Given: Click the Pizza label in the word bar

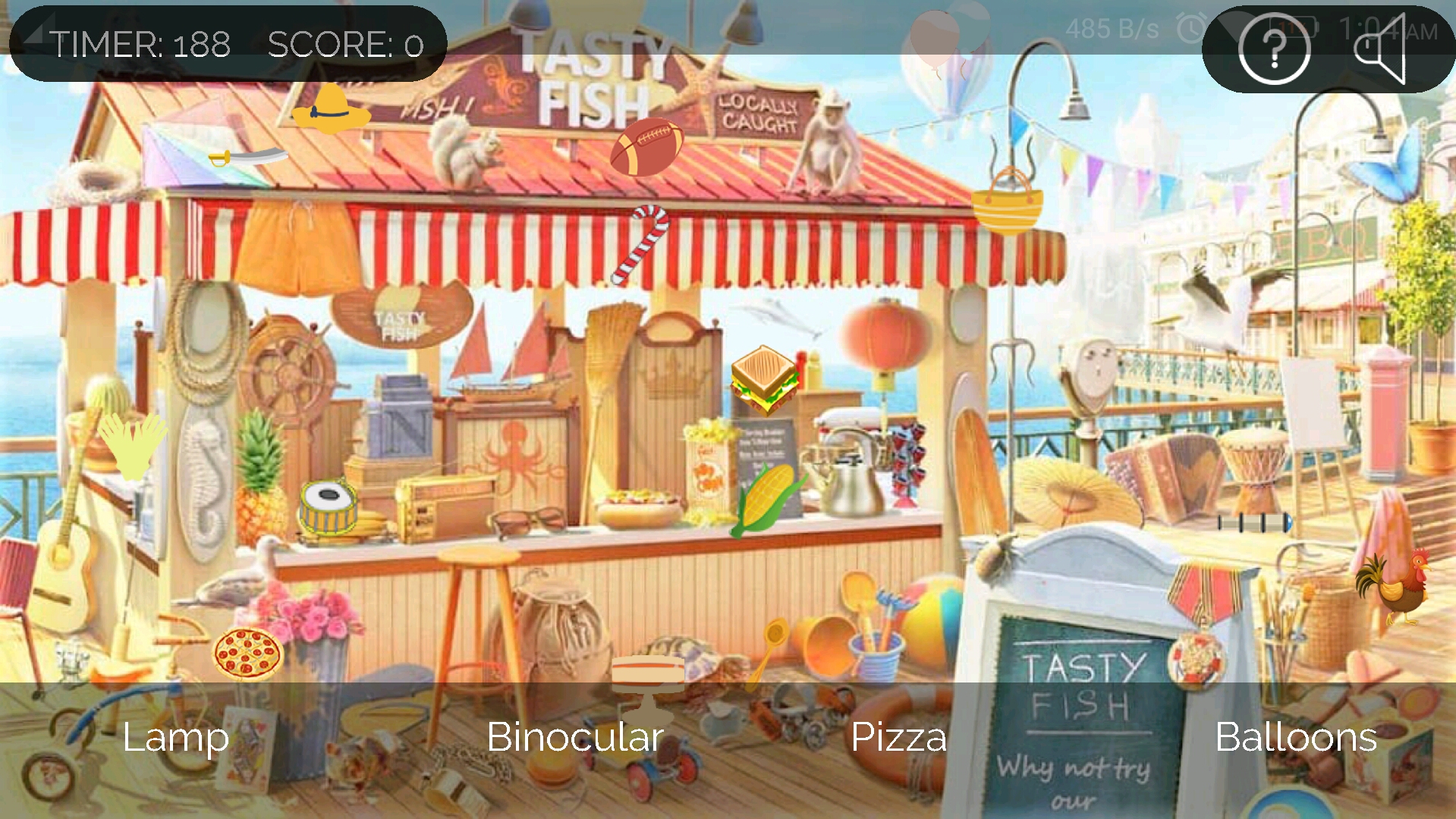Looking at the screenshot, I should coord(899,736).
